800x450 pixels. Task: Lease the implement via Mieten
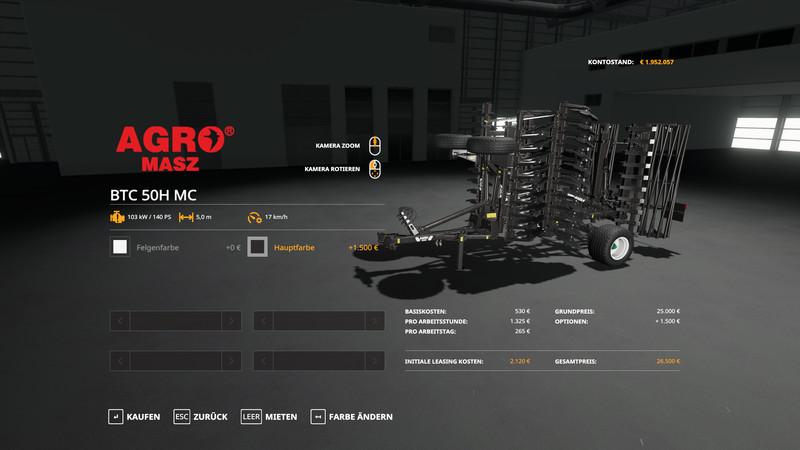point(269,416)
